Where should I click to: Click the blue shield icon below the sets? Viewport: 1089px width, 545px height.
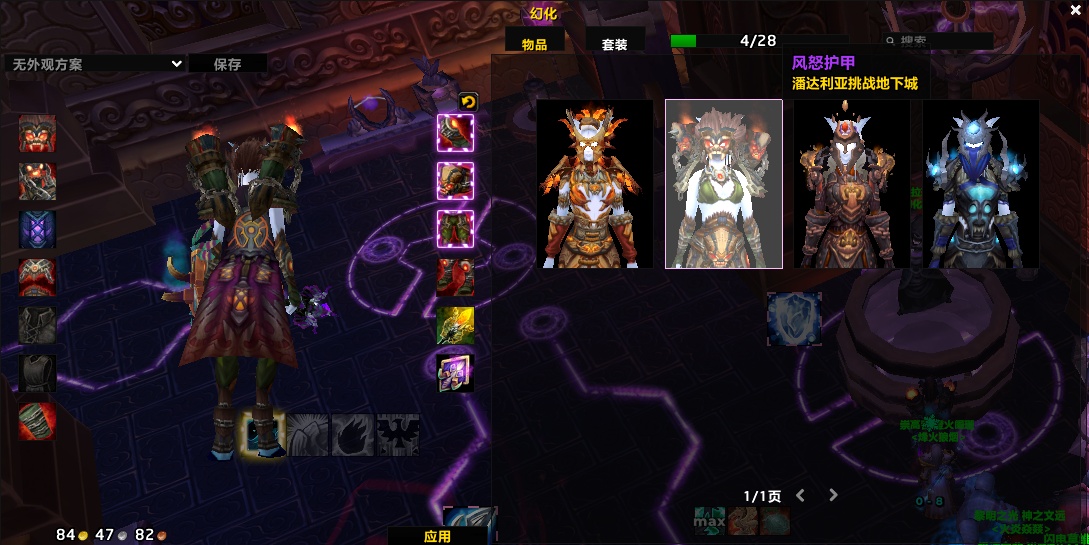pyautogui.click(x=794, y=319)
